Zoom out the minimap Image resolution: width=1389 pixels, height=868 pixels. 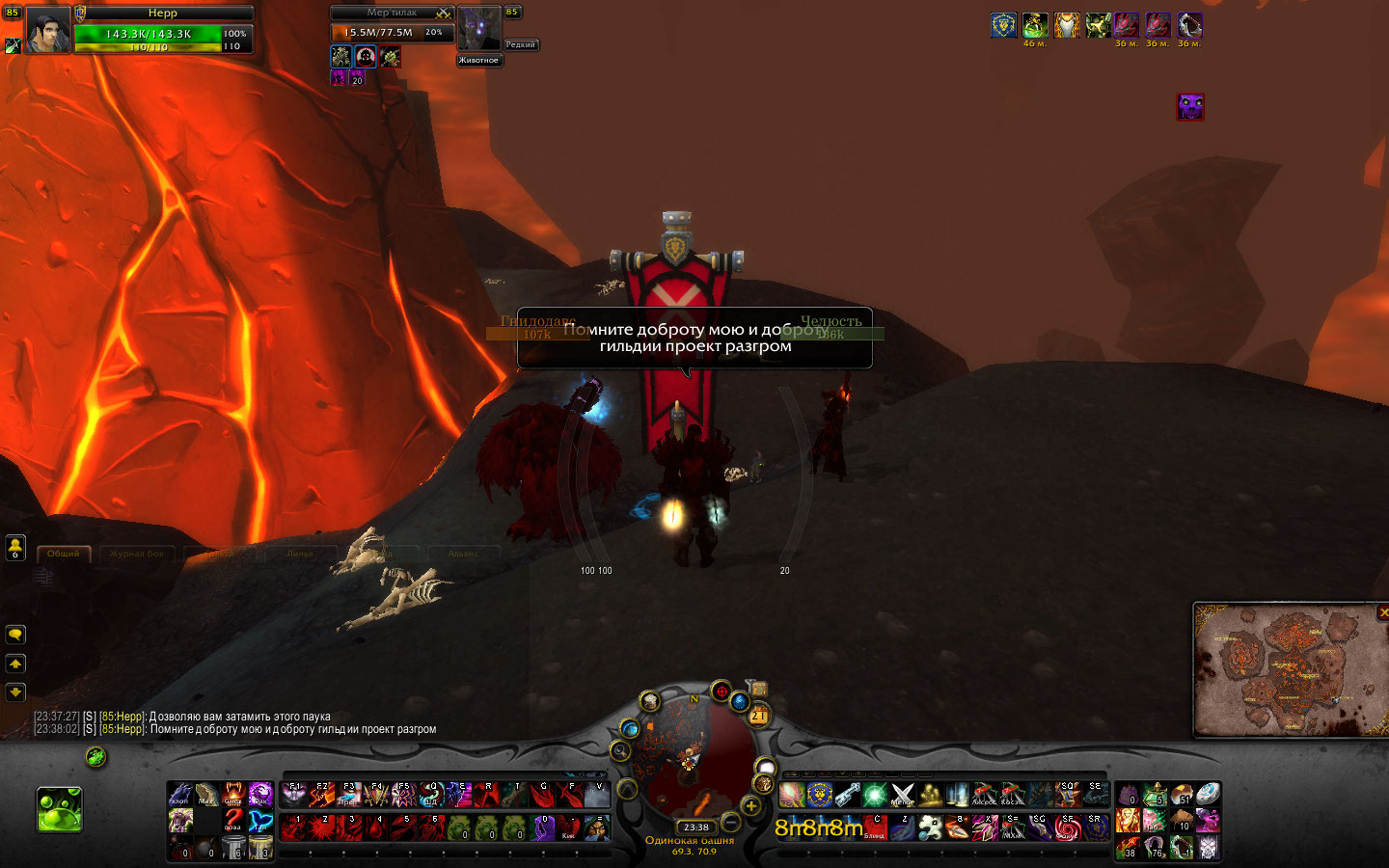pos(731,822)
